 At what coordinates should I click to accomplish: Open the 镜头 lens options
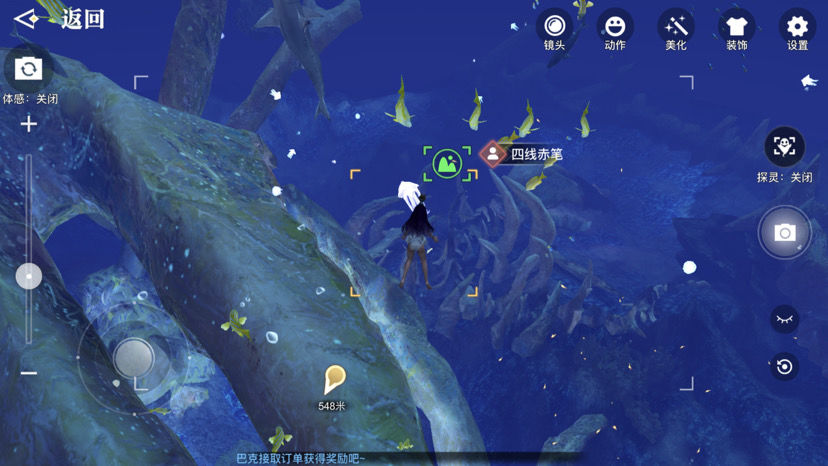[x=554, y=27]
